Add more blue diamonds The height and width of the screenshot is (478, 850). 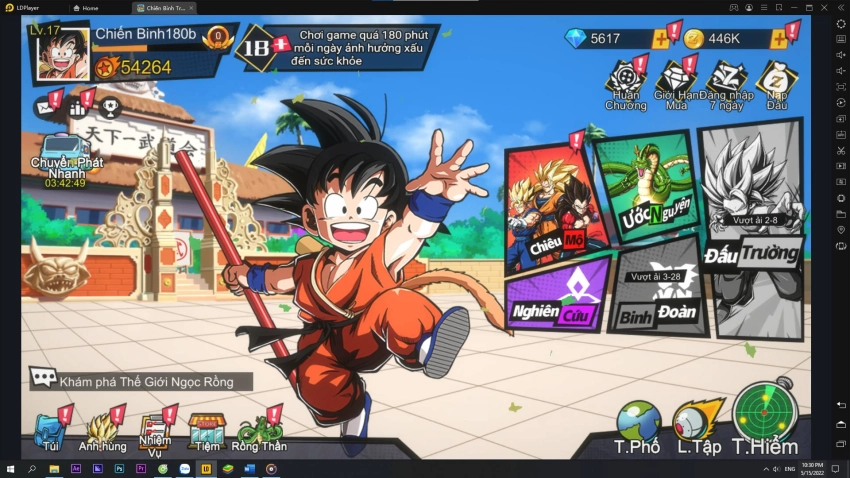(x=660, y=39)
